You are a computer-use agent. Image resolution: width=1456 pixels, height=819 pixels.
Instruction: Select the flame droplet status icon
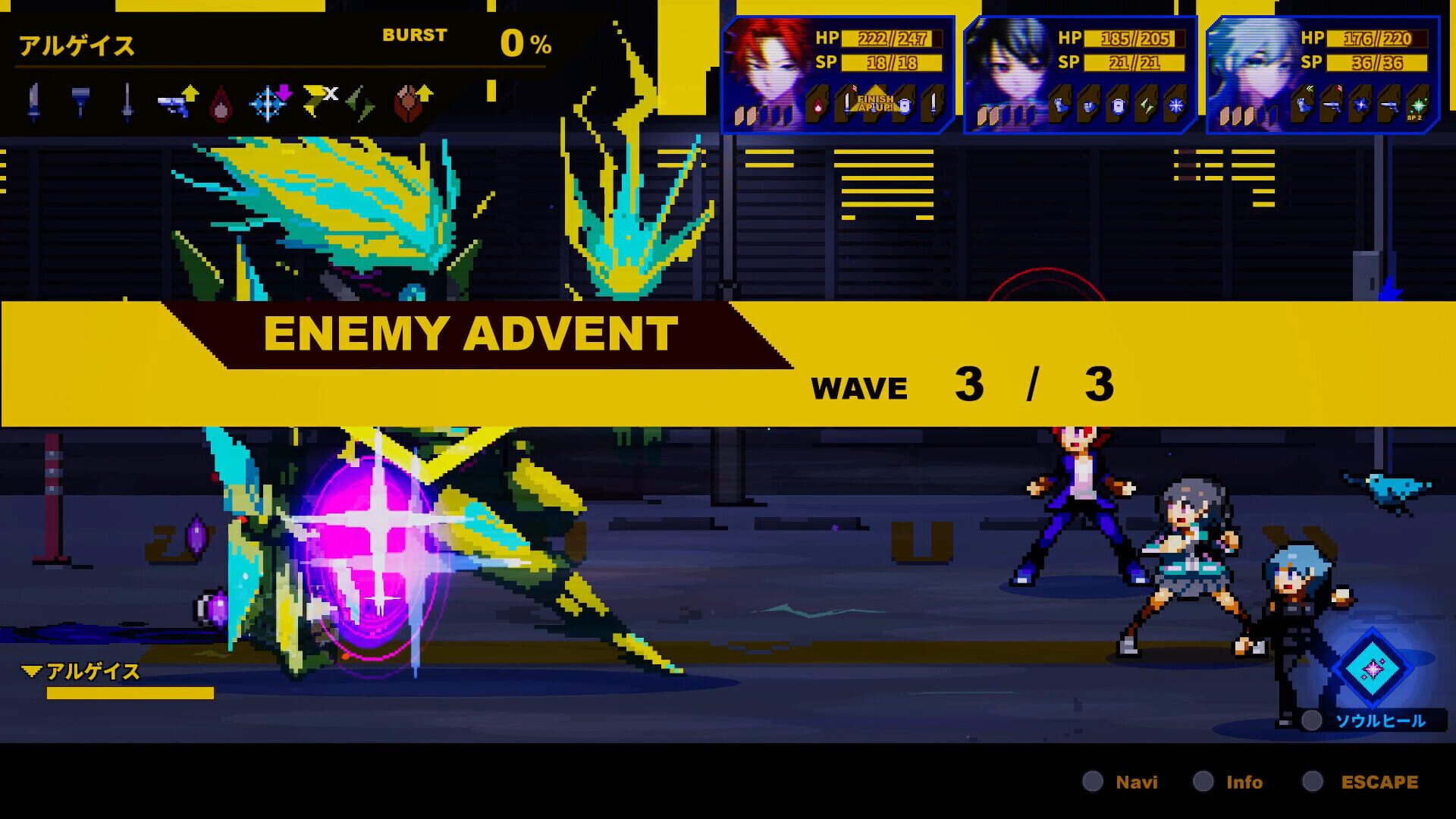point(221,103)
